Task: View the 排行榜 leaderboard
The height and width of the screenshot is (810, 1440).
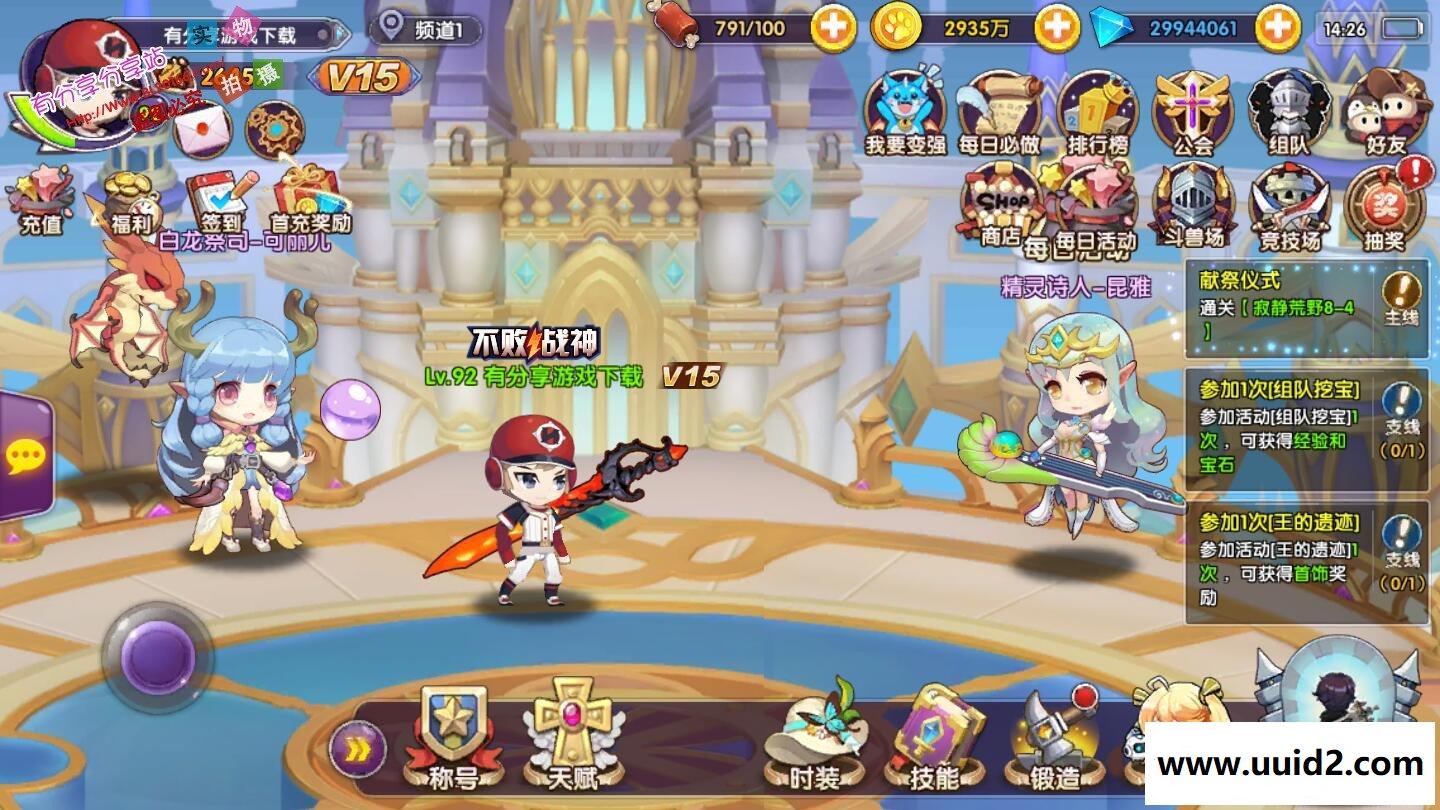Action: pos(1097,112)
